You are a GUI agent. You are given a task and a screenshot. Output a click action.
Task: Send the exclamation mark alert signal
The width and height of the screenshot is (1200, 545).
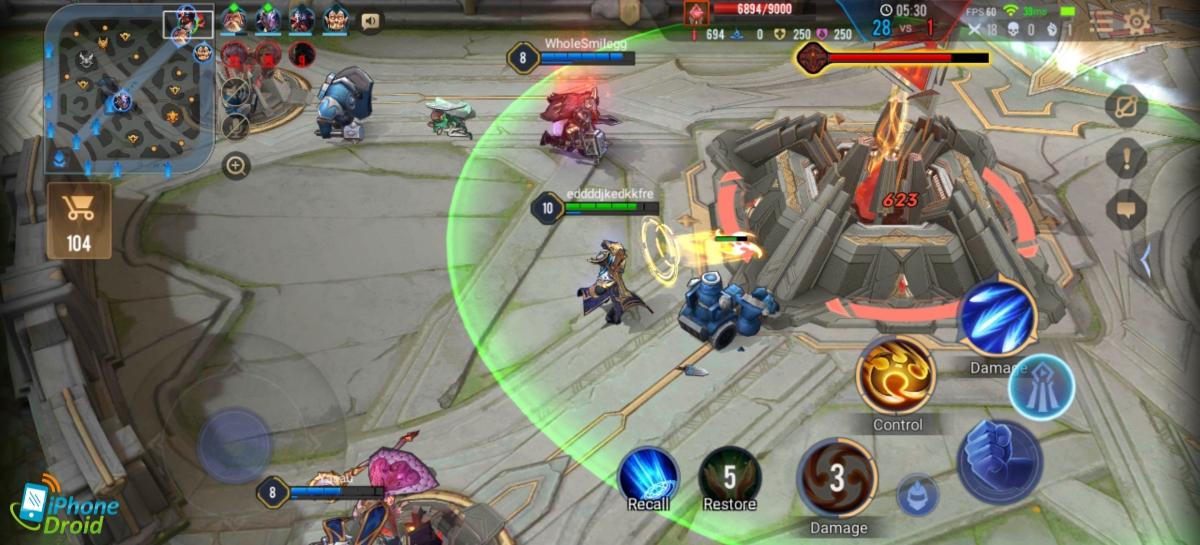1126,157
